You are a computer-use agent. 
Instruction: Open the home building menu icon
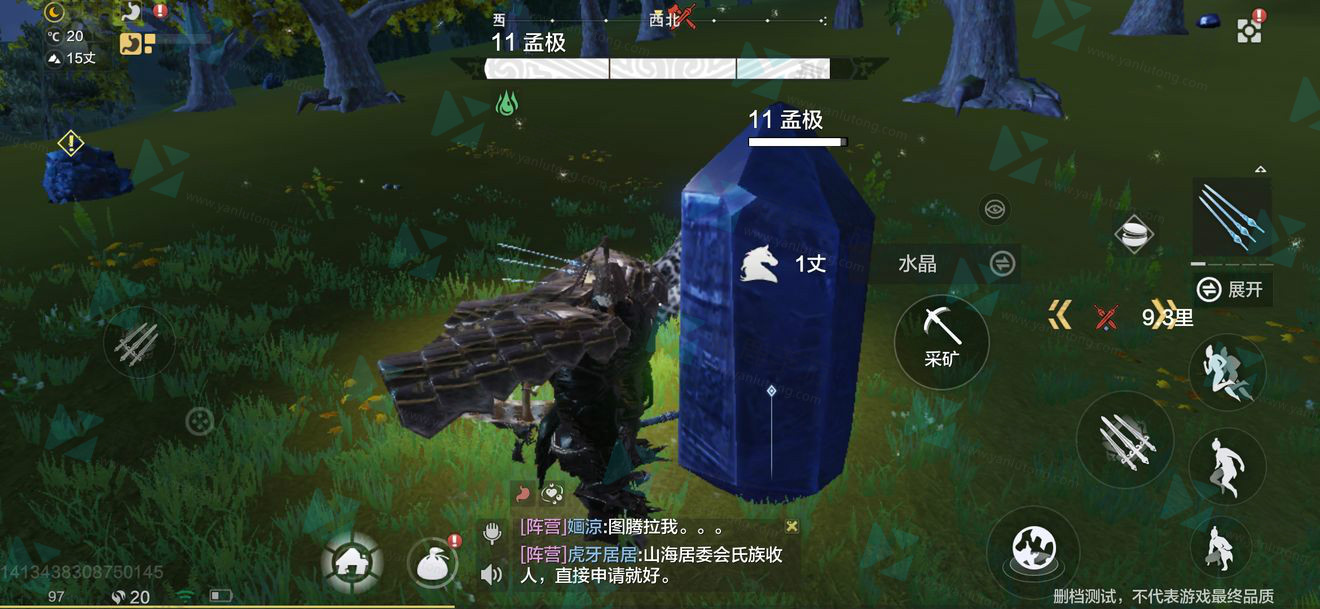click(351, 563)
